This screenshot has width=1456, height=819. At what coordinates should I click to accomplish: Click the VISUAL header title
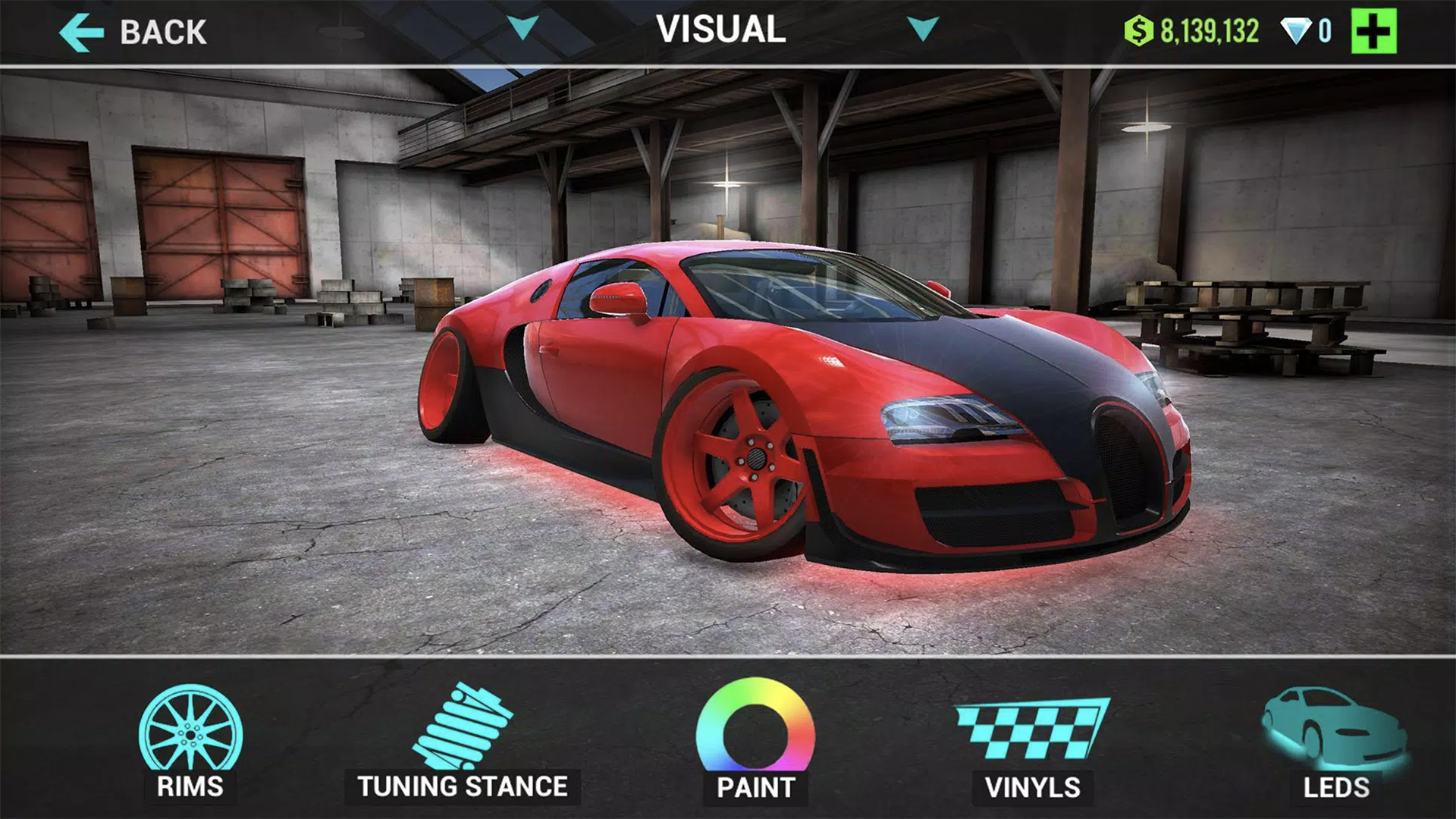click(723, 30)
